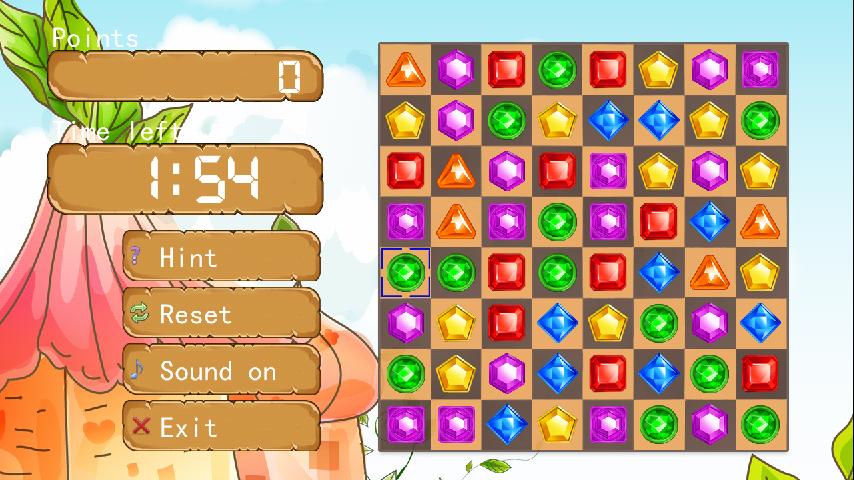The width and height of the screenshot is (854, 480).
Task: Ask for a Hint
Action: click(221, 257)
